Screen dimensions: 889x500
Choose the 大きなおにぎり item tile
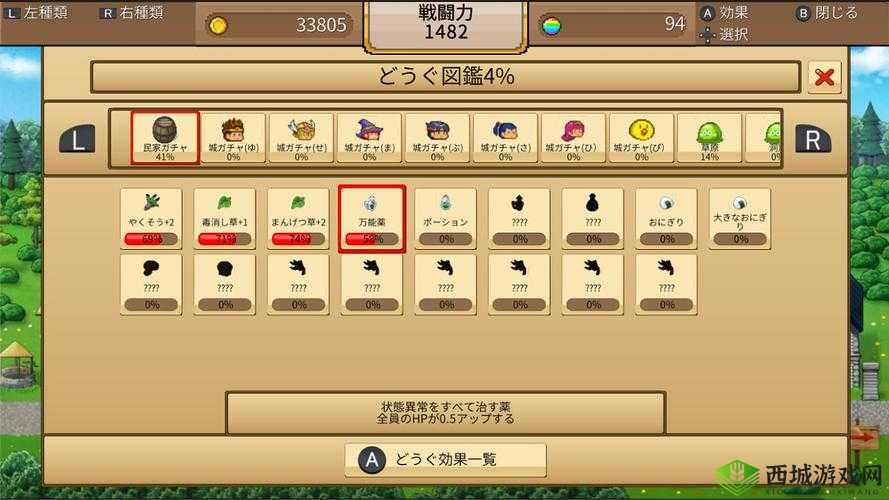[x=740, y=218]
